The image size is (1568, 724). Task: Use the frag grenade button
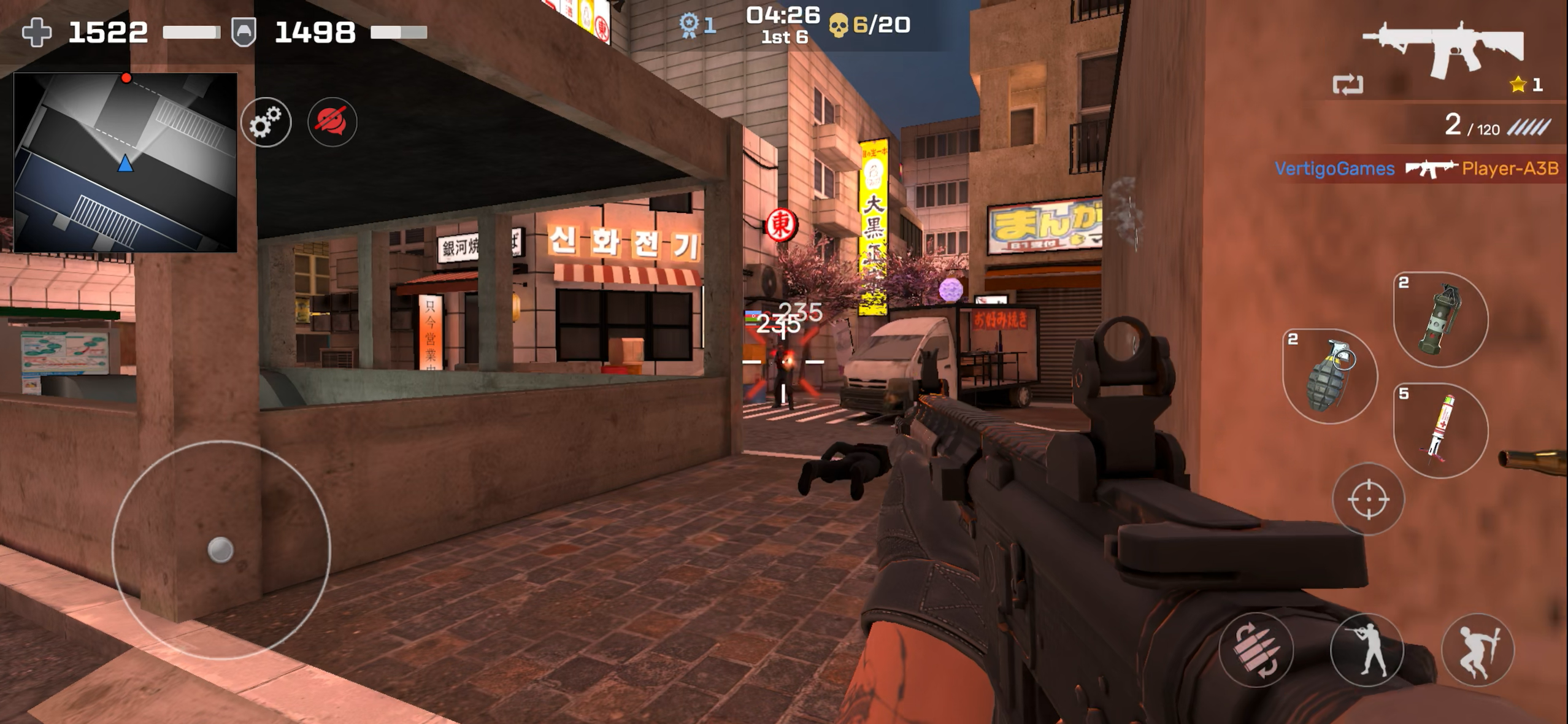[x=1330, y=376]
